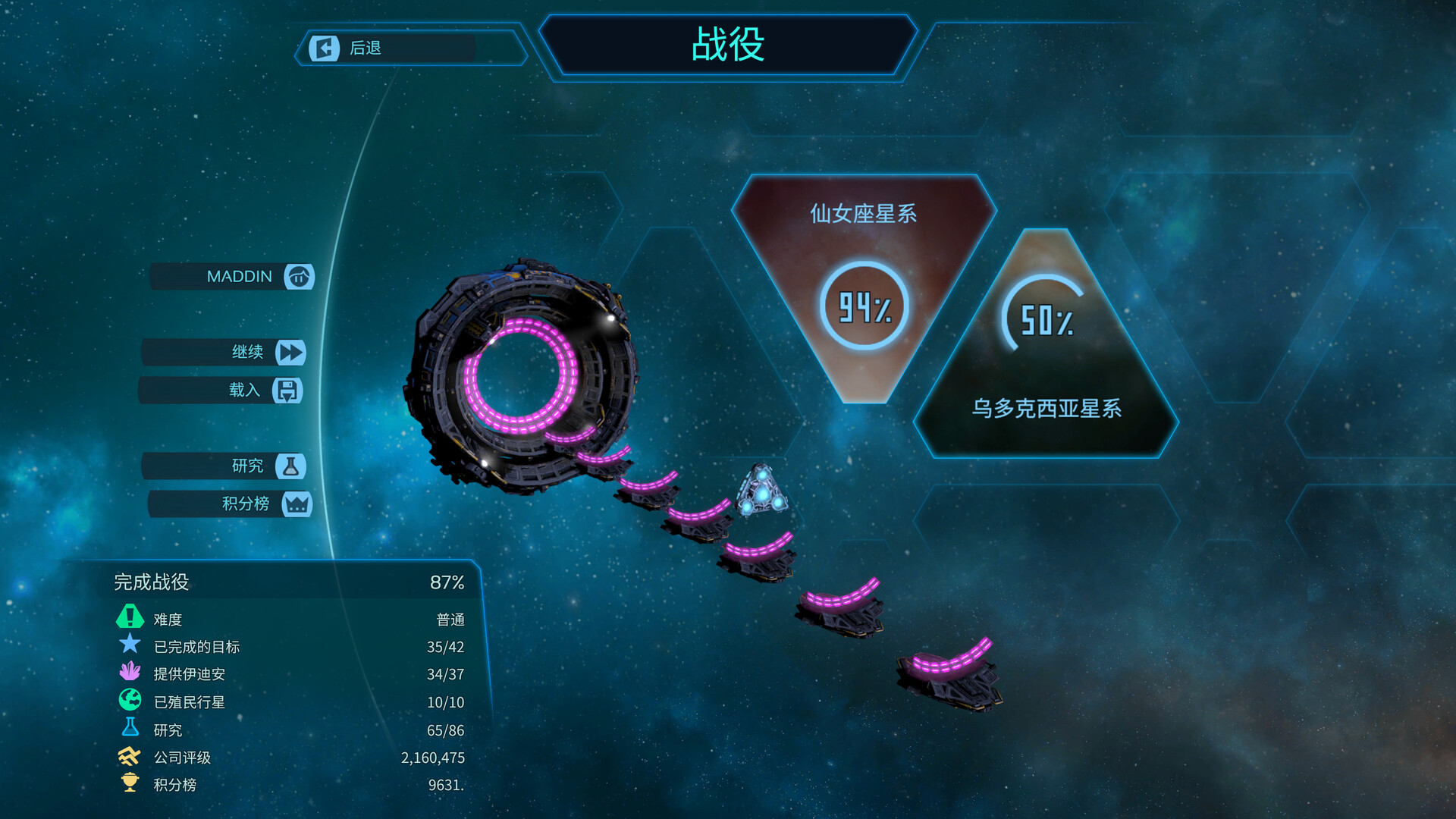Open the 载入 load menu entry
1456x819 pixels.
point(244,391)
